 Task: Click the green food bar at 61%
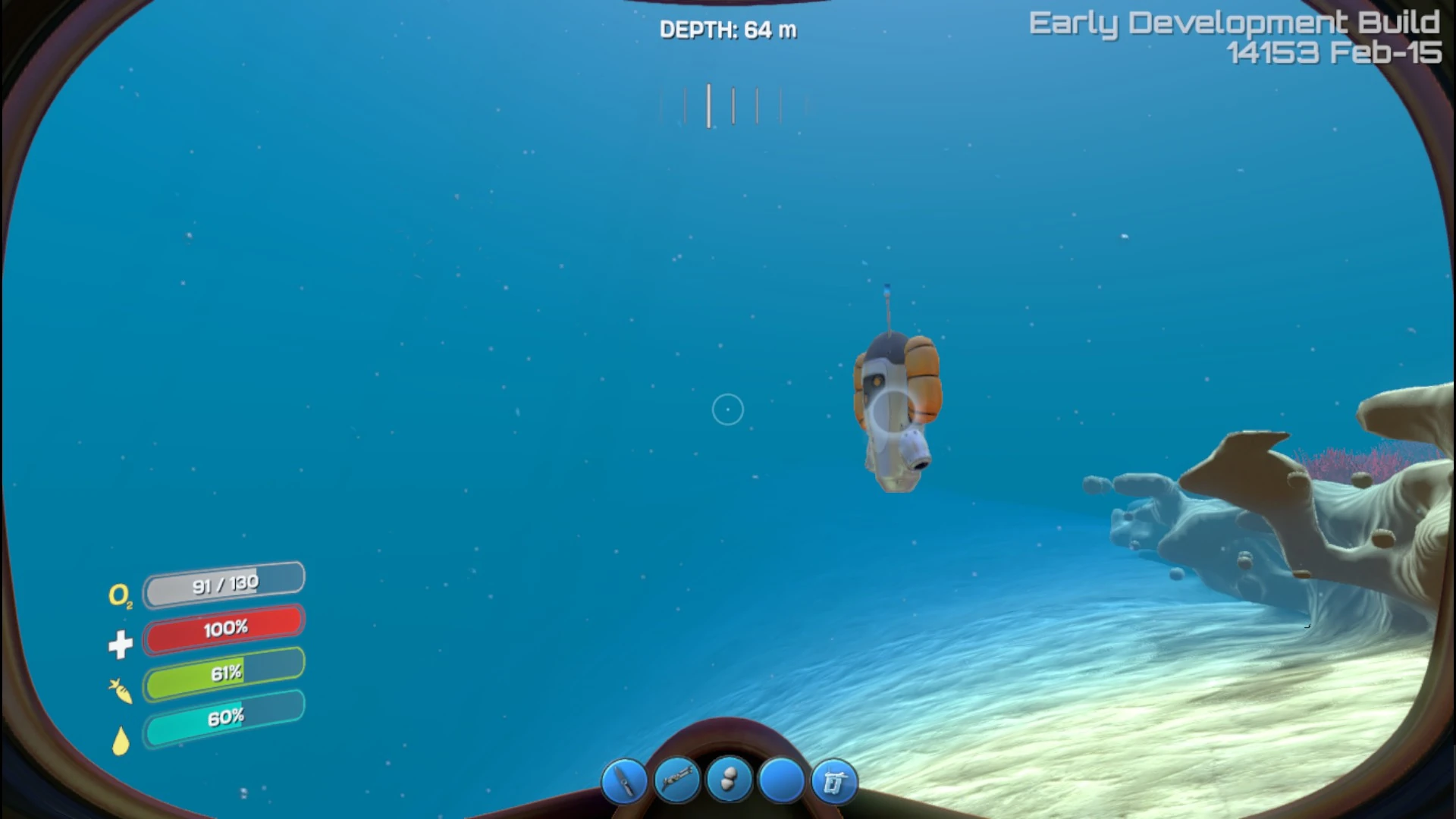[224, 673]
